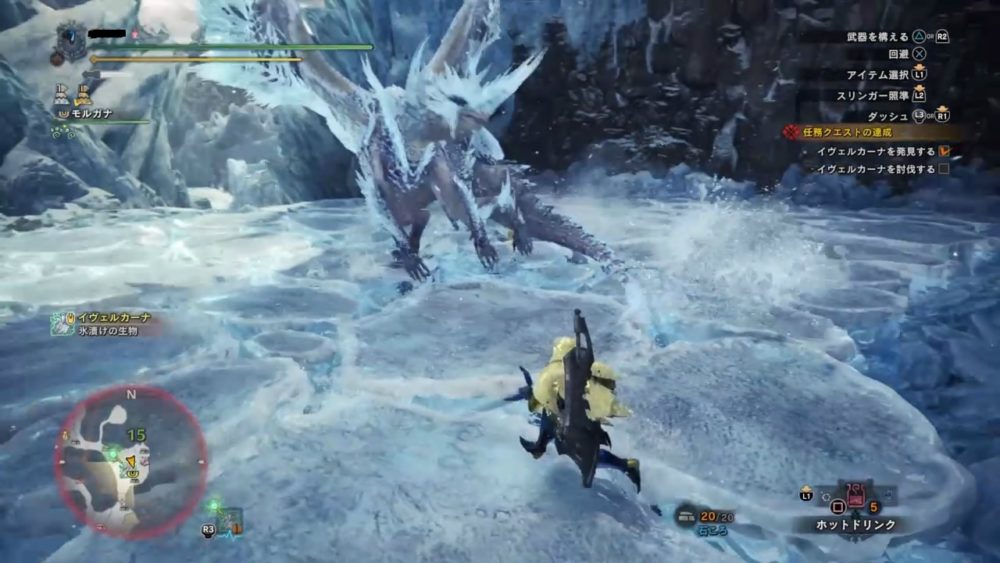Open the circular minimap
The width and height of the screenshot is (1000, 563).
130,459
